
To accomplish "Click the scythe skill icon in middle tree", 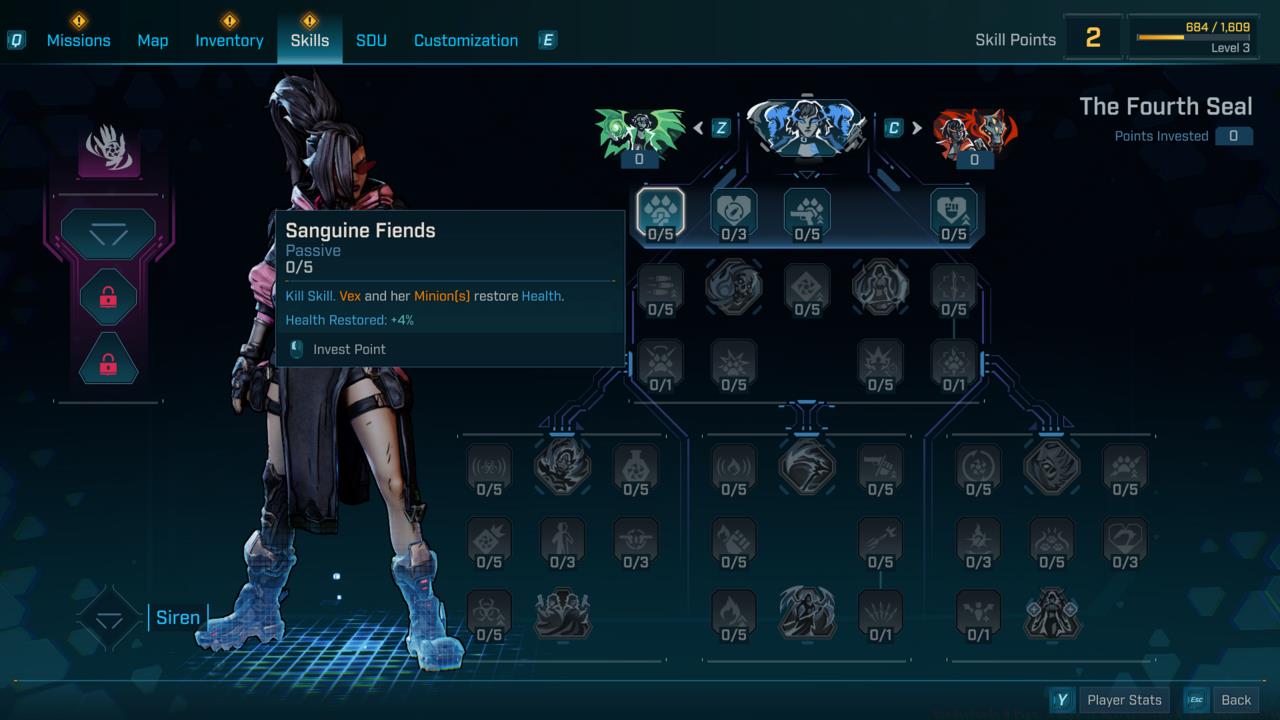I will click(x=807, y=468).
